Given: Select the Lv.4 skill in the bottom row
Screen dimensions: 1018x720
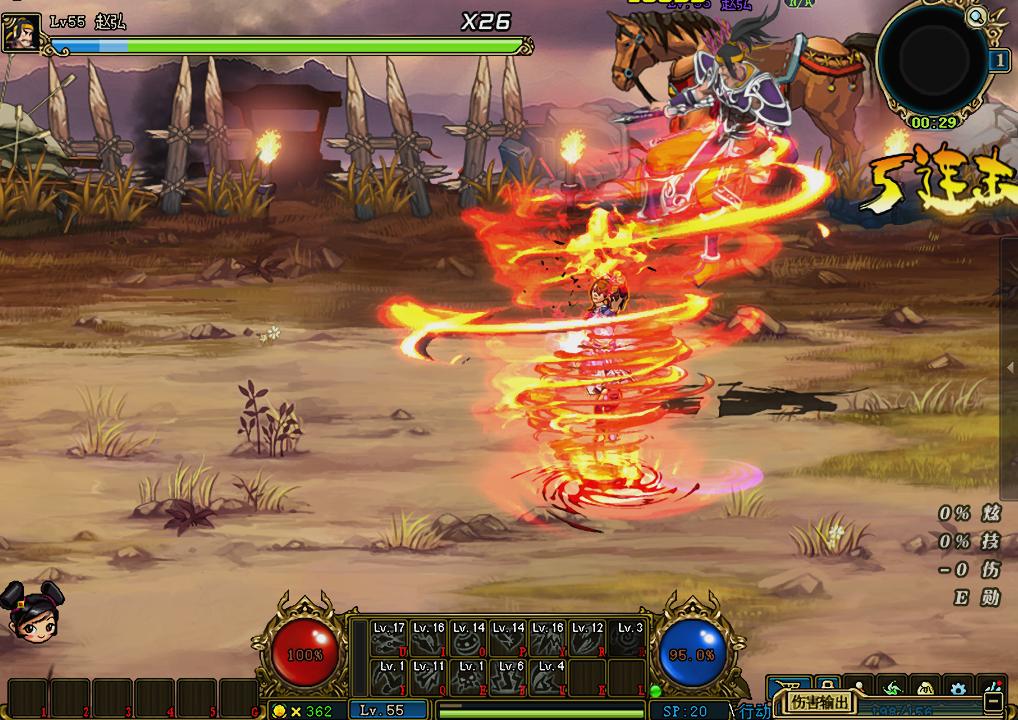Looking at the screenshot, I should (x=548, y=677).
